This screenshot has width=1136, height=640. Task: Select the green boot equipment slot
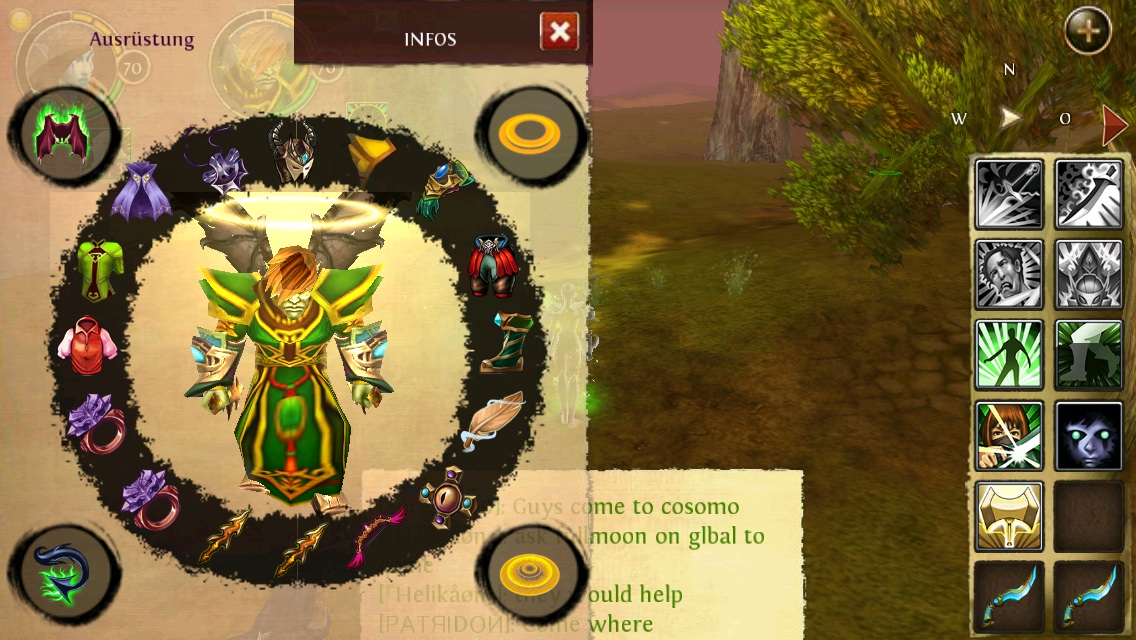pyautogui.click(x=502, y=343)
